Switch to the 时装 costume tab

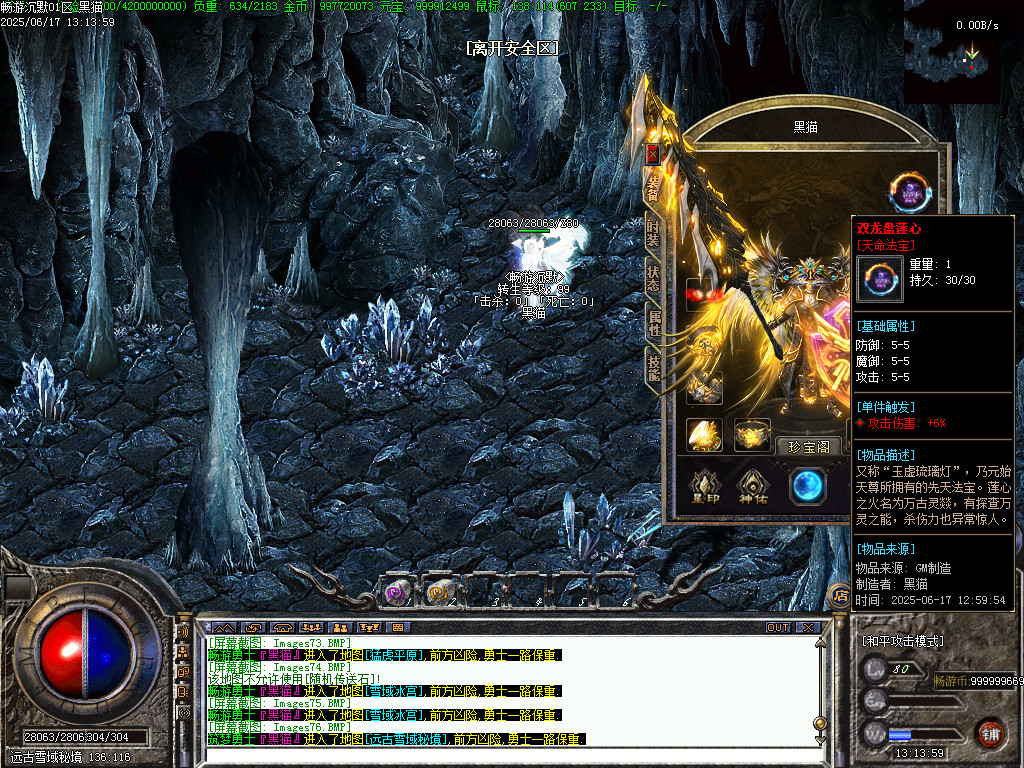pos(652,232)
